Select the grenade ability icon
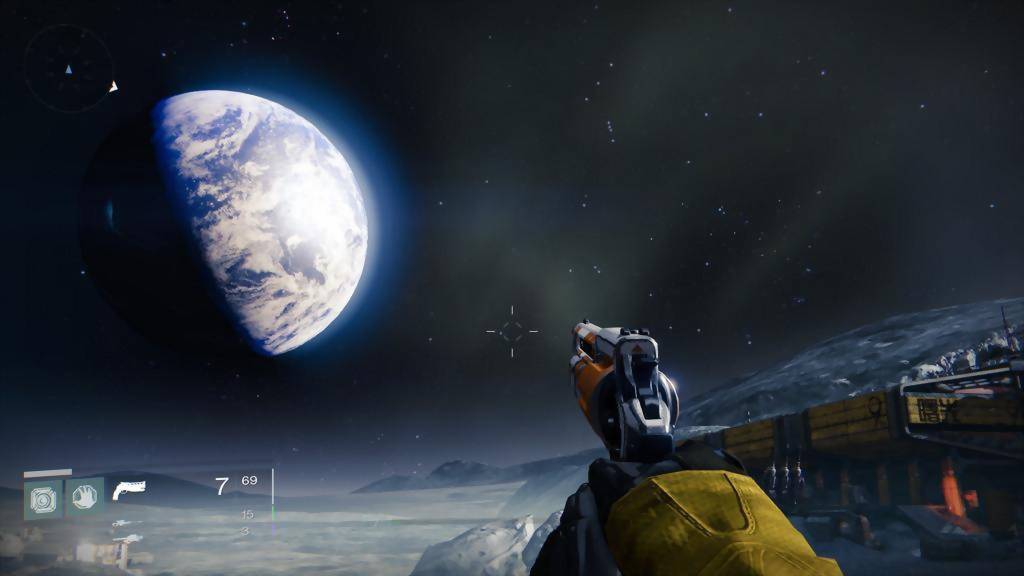Image resolution: width=1024 pixels, height=576 pixels. click(43, 498)
